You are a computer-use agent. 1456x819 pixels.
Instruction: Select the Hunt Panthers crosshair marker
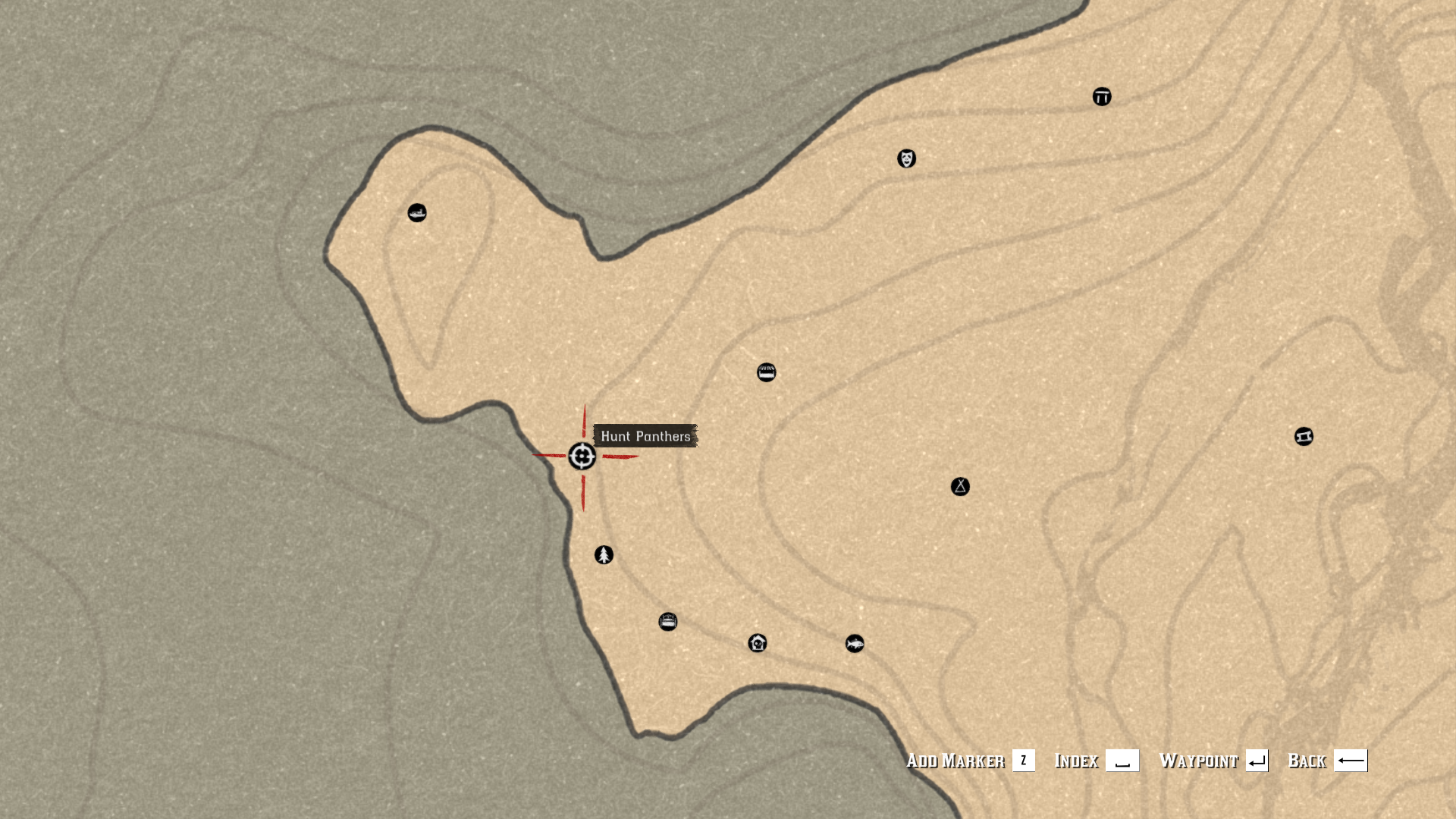pyautogui.click(x=582, y=457)
